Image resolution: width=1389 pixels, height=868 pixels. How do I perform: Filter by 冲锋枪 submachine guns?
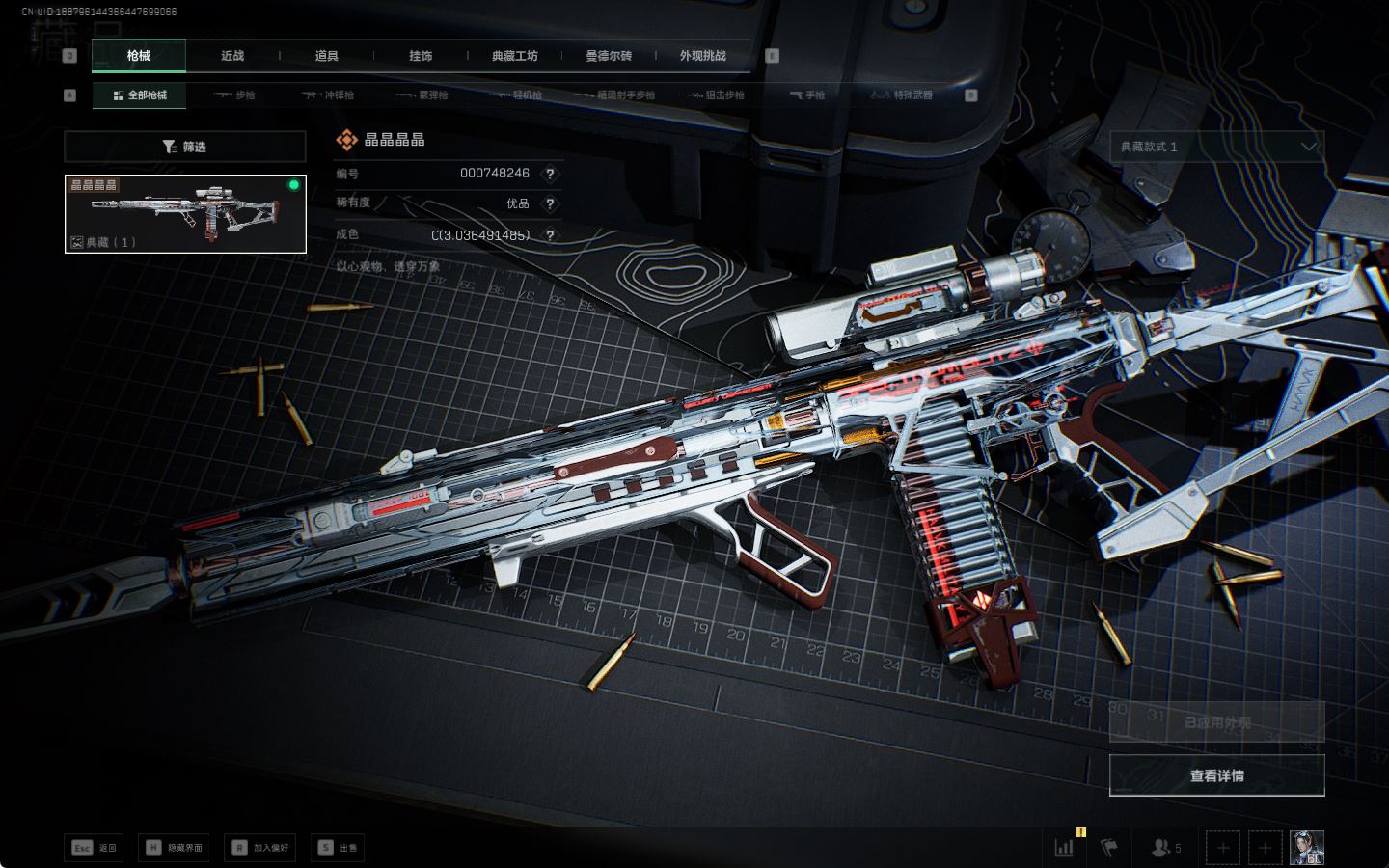tap(328, 95)
